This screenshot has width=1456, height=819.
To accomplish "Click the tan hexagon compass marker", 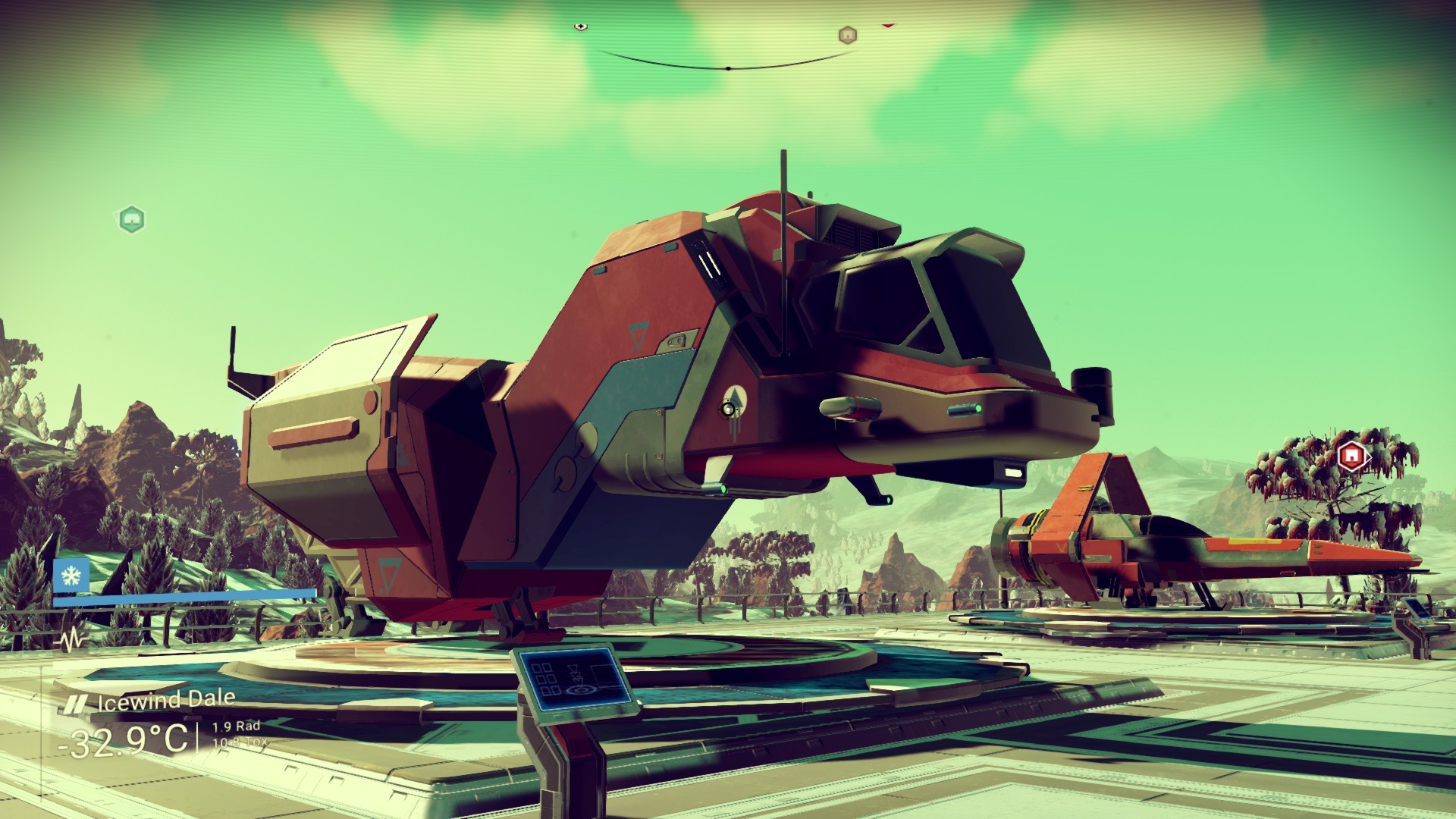I will point(847,35).
